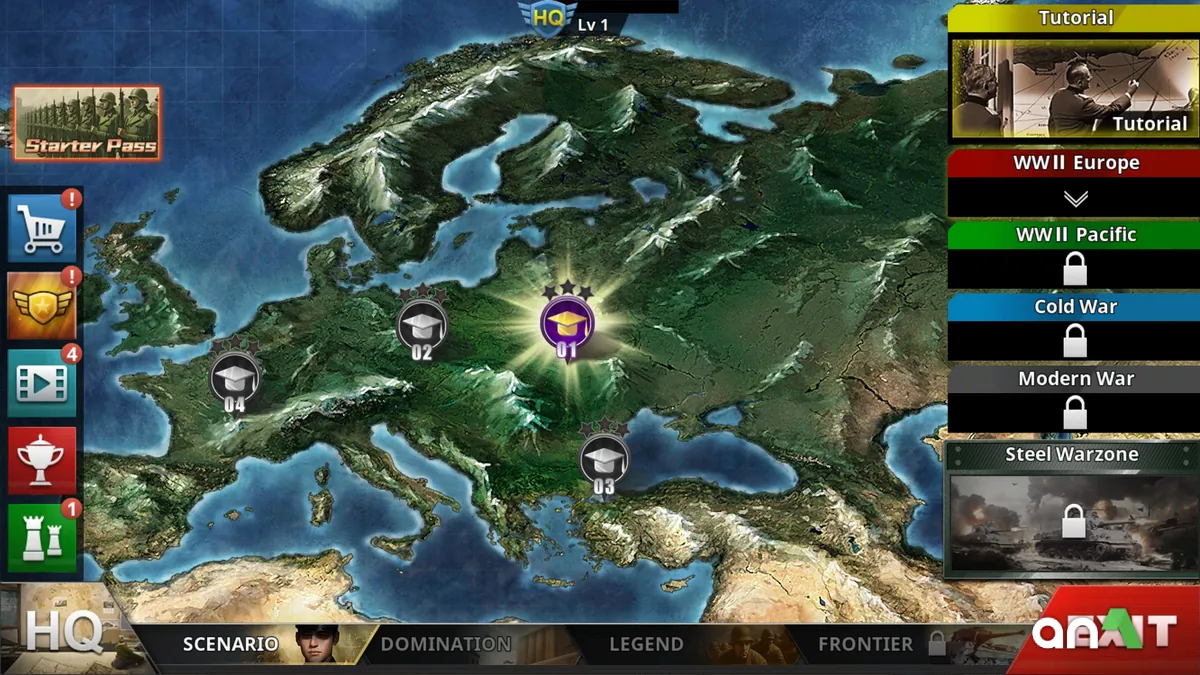Screen dimensions: 1200x675
Task: Select the locked WWII Pacific campaign
Action: [1075, 253]
